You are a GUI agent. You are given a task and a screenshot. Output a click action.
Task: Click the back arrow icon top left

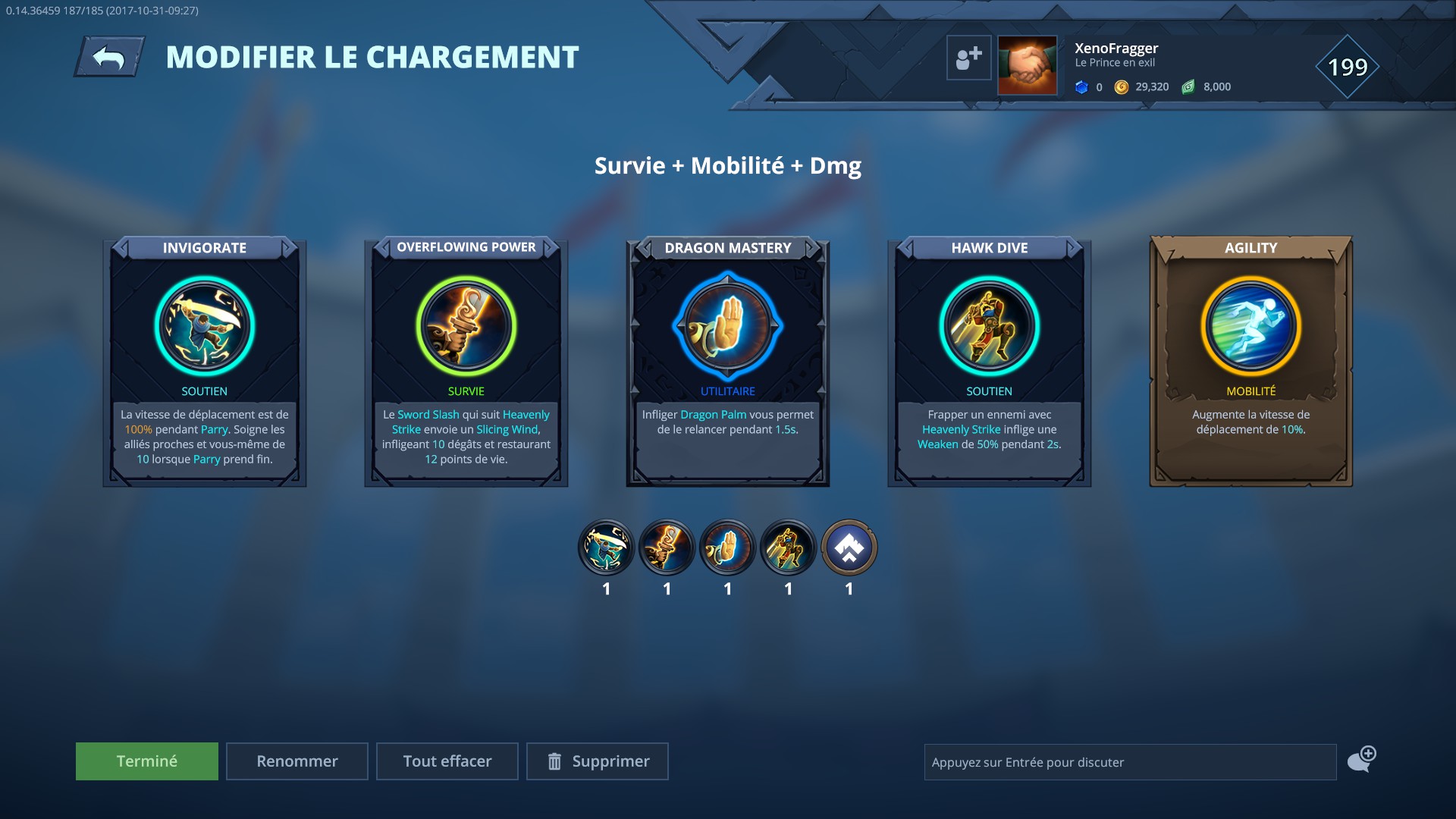[x=111, y=55]
